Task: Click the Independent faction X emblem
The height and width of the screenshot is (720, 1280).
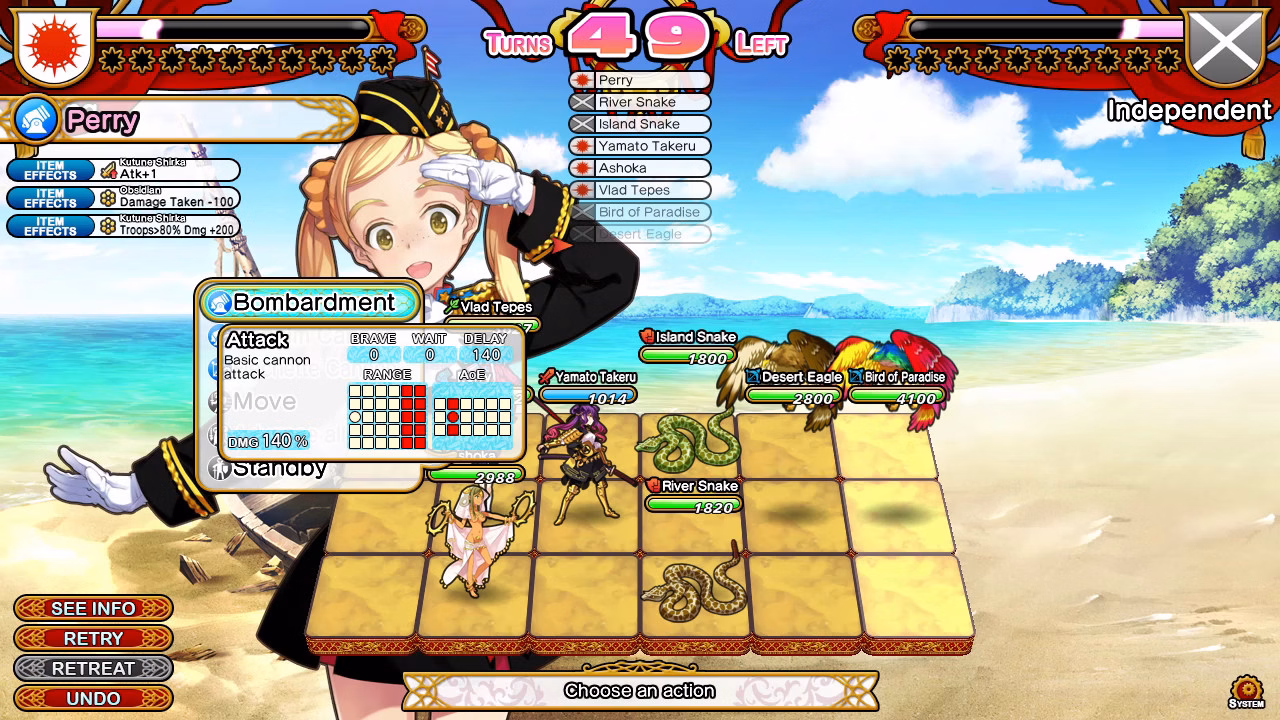Action: [1225, 44]
